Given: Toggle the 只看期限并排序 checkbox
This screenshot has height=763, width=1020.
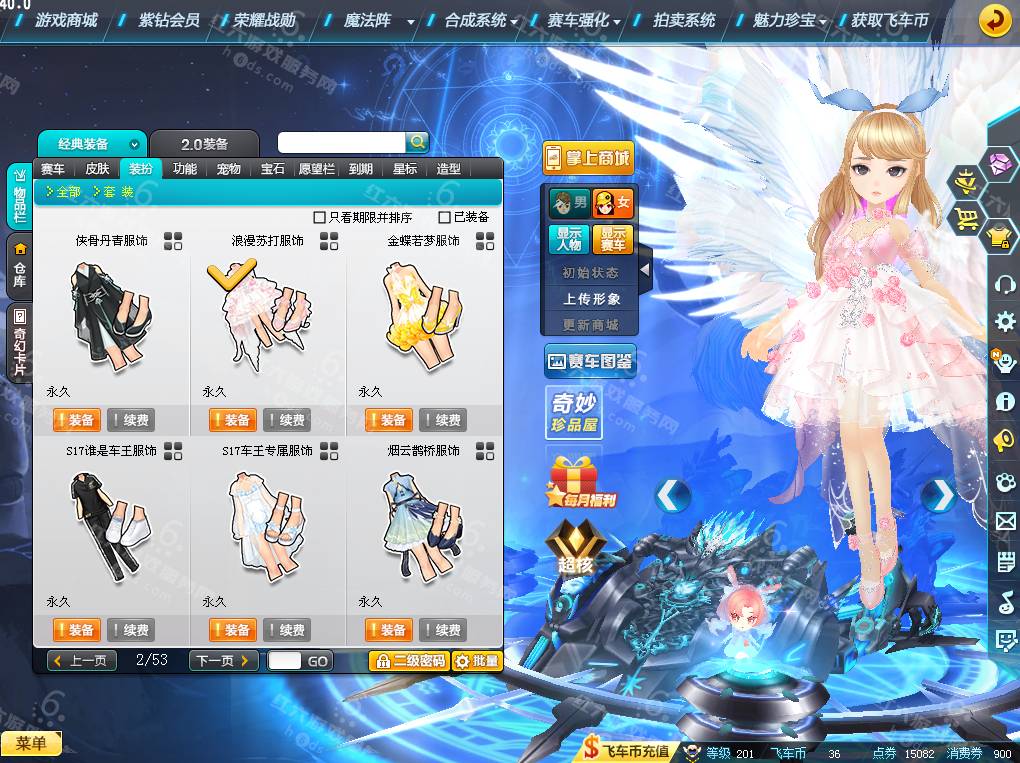Looking at the screenshot, I should [x=320, y=217].
